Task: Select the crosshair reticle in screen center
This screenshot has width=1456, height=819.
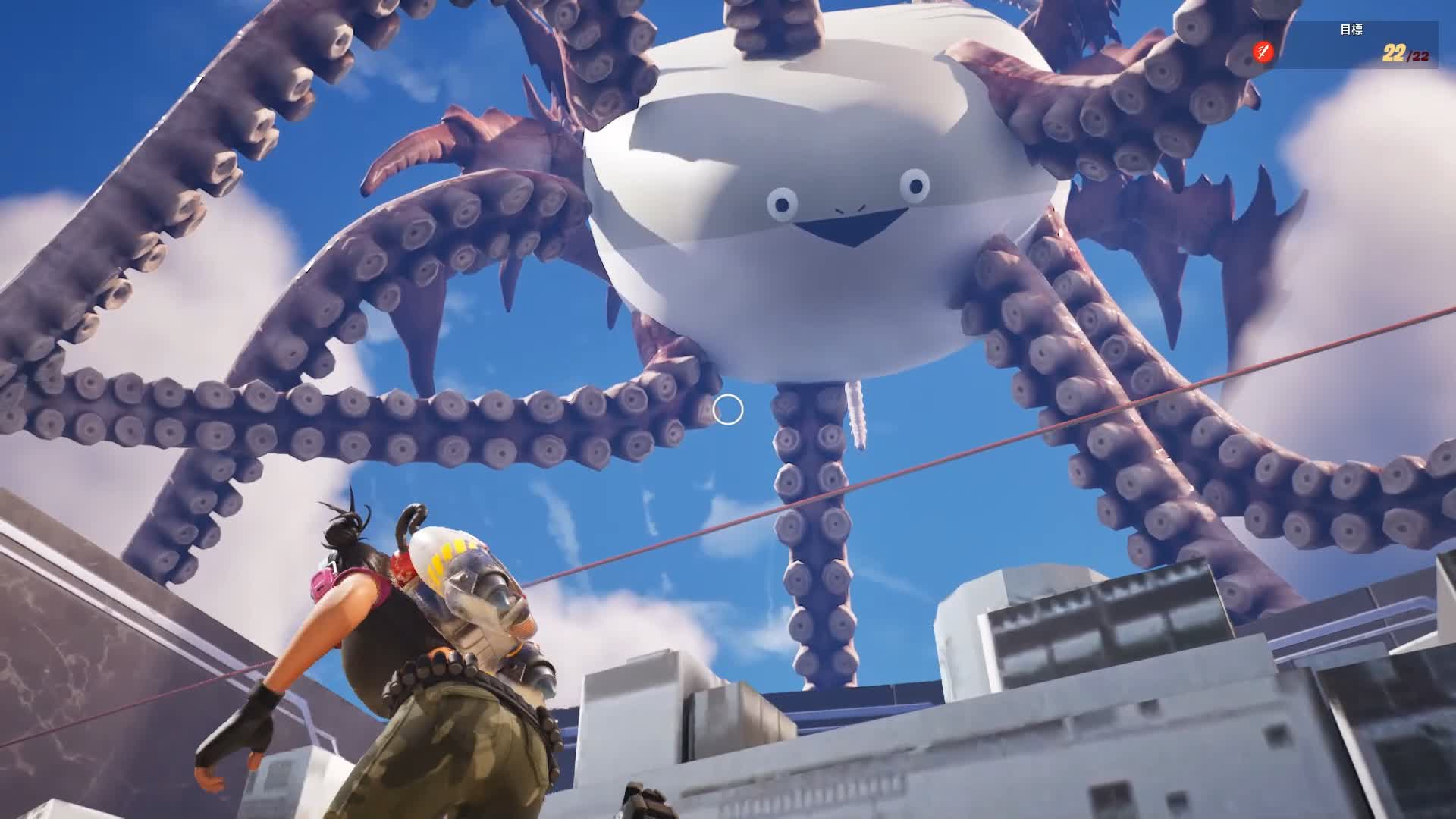Action: [729, 409]
